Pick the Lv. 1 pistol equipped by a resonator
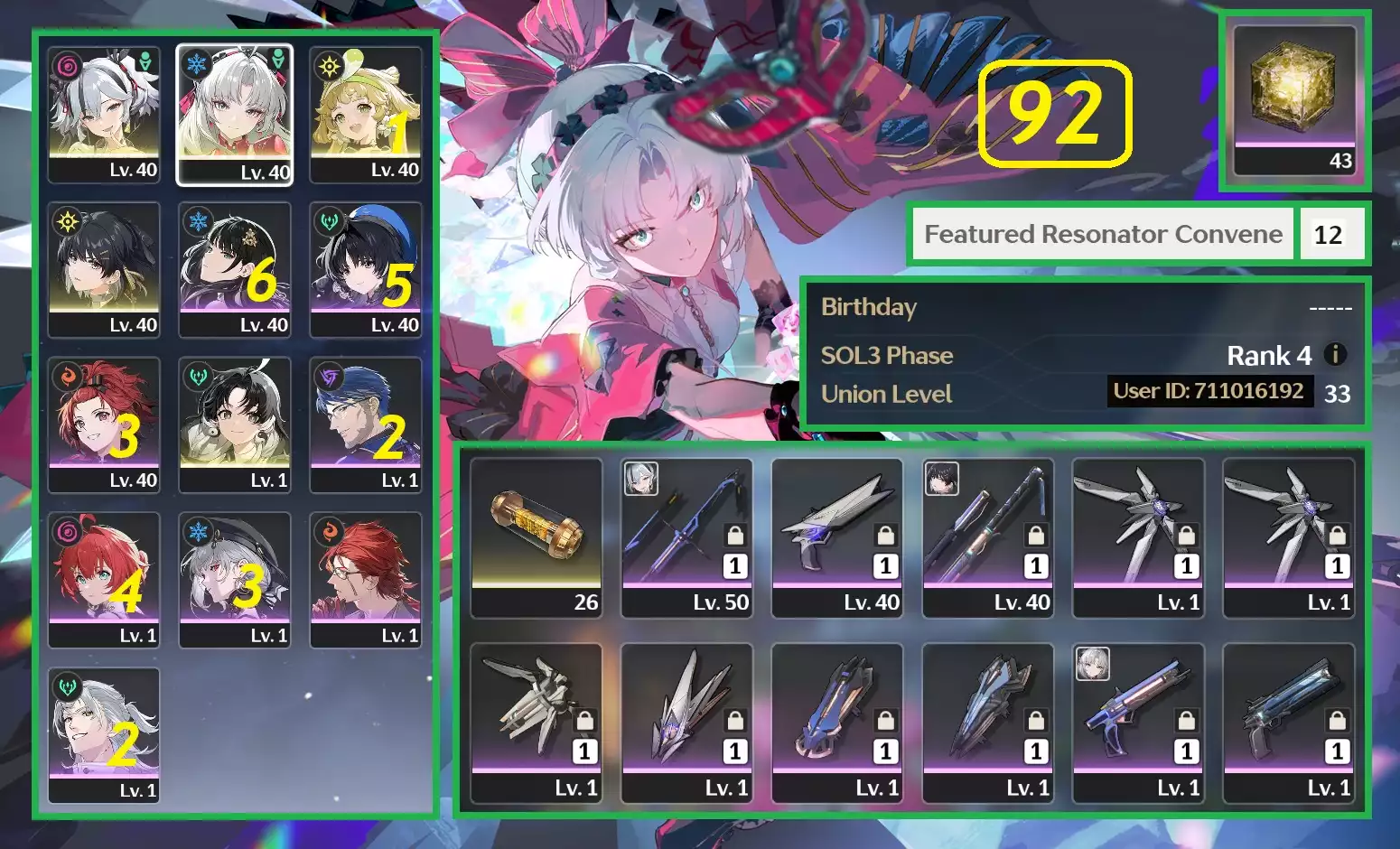The image size is (1400, 849). (1137, 723)
